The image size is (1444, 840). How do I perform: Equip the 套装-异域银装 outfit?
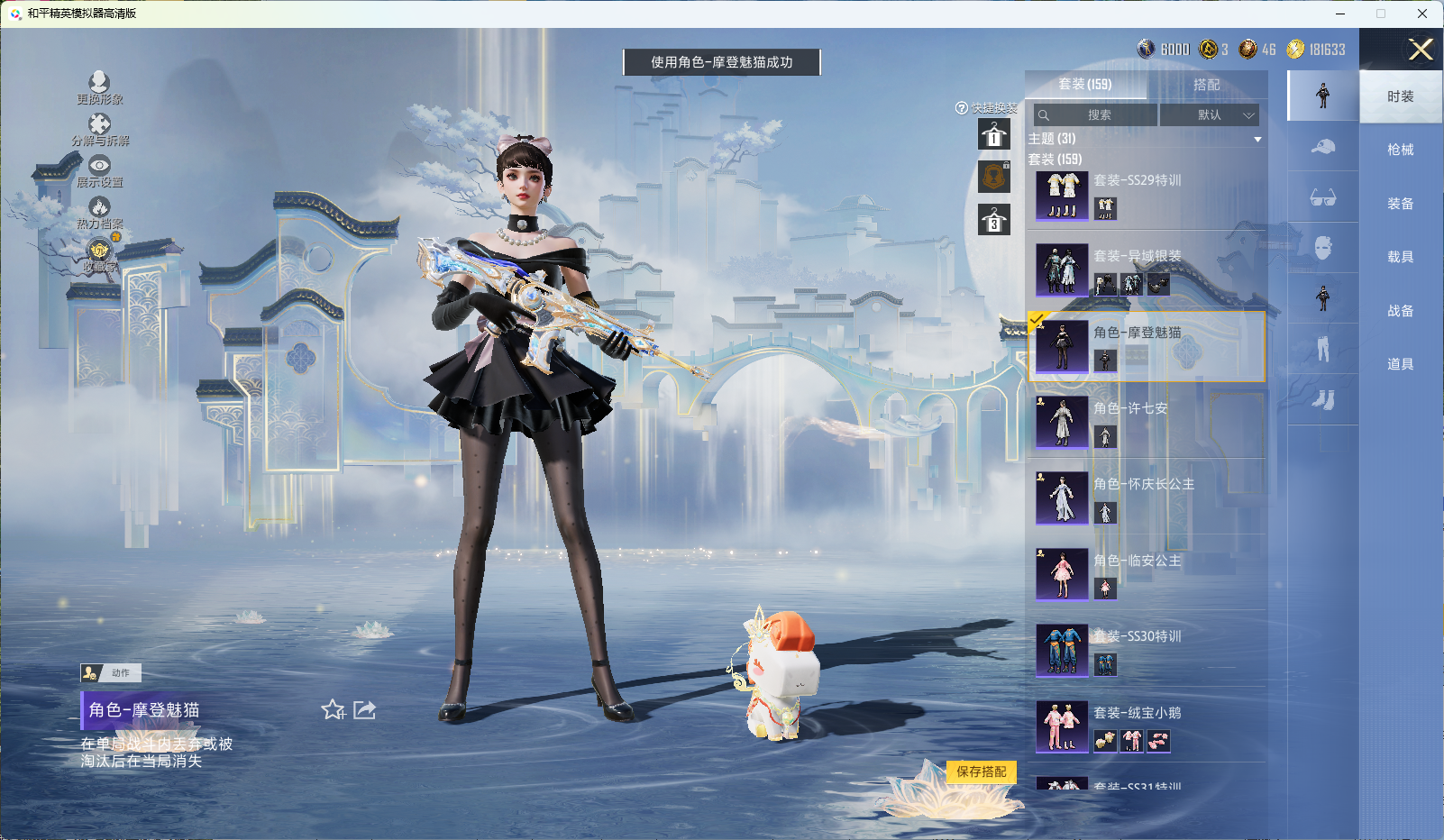tap(1145, 270)
